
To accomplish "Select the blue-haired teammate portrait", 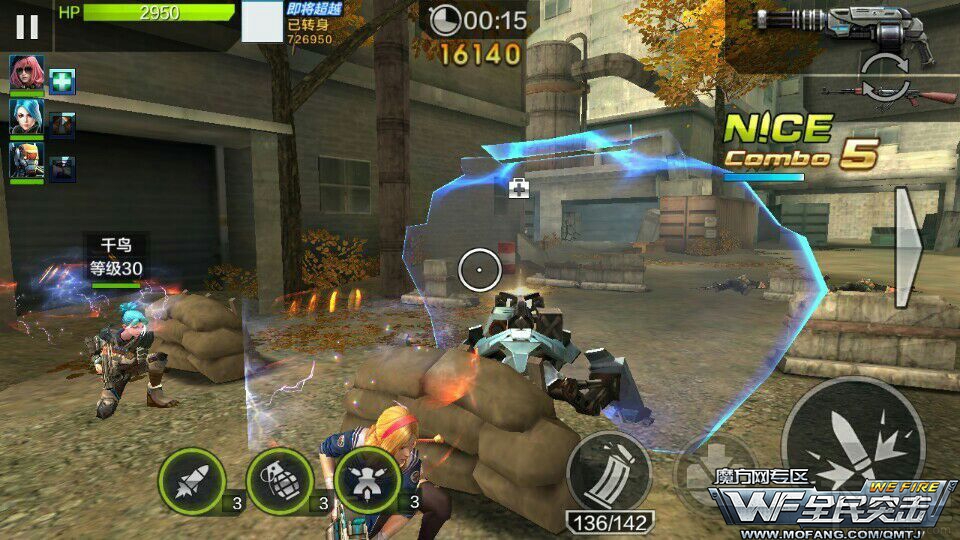I will pos(26,119).
